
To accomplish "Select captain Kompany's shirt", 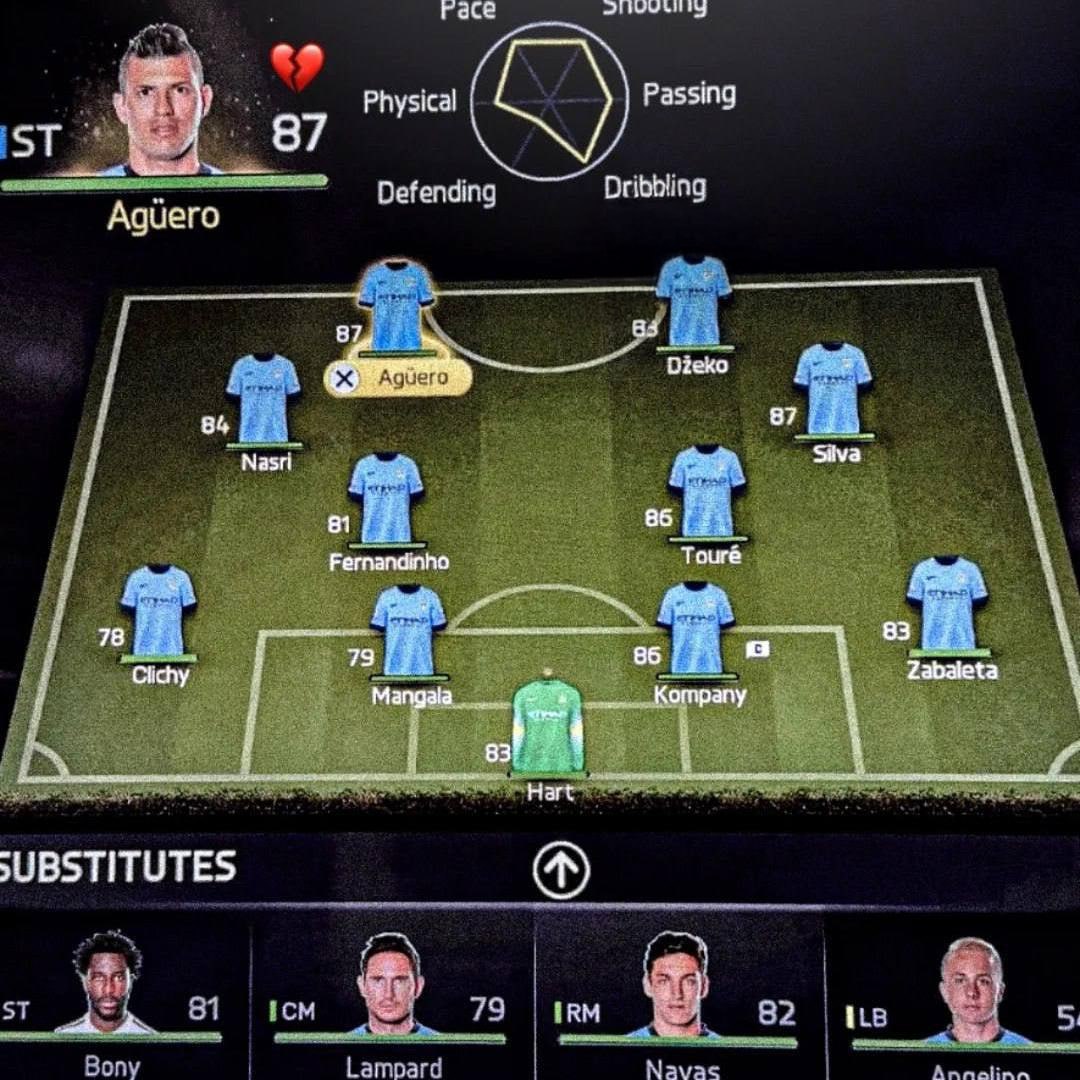I will pyautogui.click(x=696, y=629).
